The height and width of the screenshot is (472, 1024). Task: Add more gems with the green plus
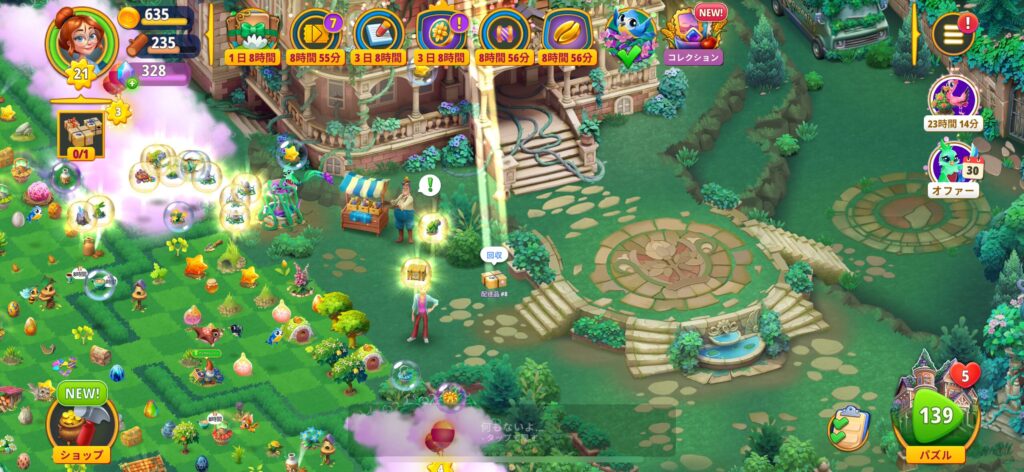(x=132, y=82)
